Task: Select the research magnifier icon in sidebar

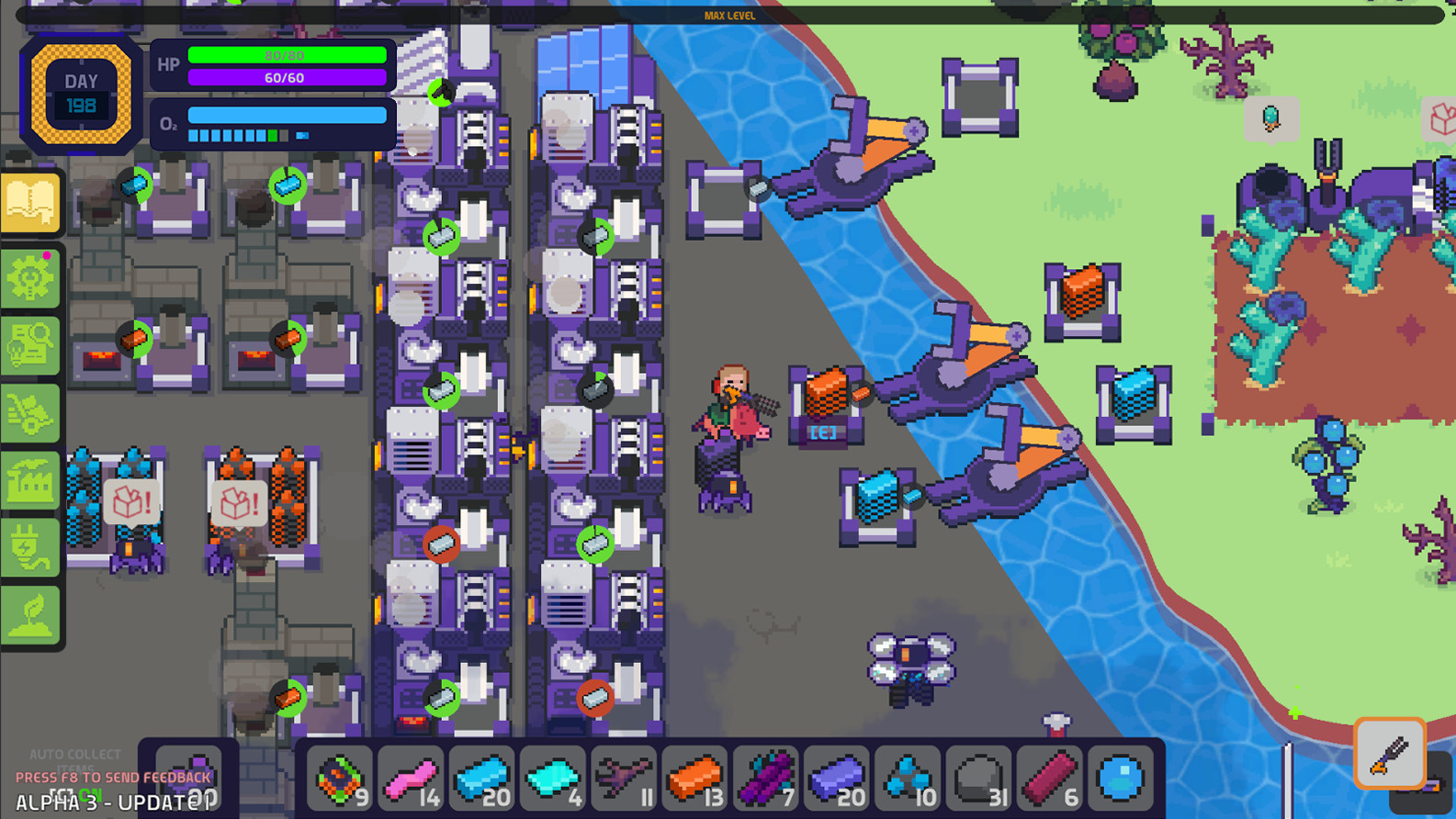Action: [x=30, y=345]
